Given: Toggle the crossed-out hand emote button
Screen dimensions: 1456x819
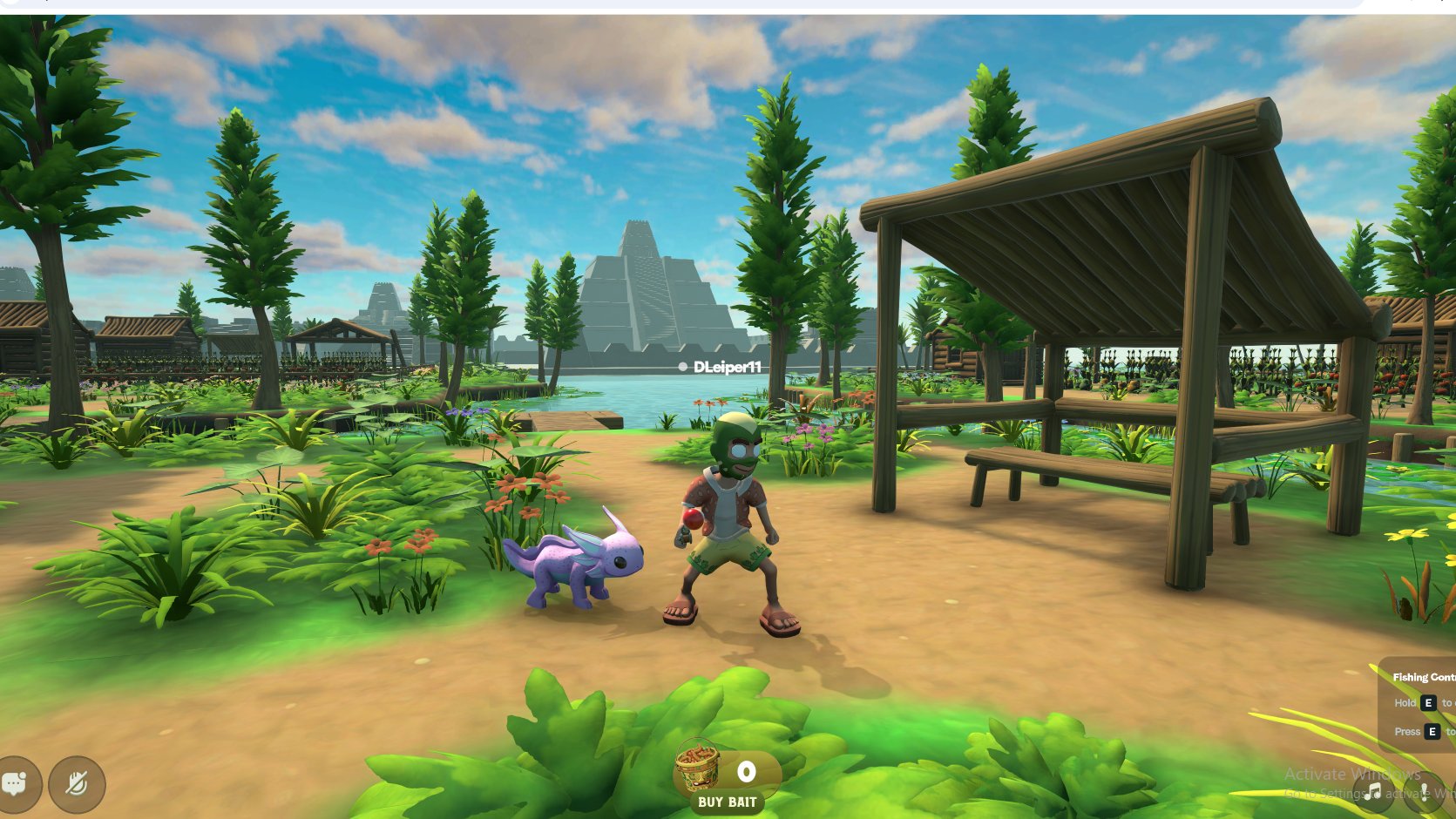Looking at the screenshot, I should (x=77, y=784).
